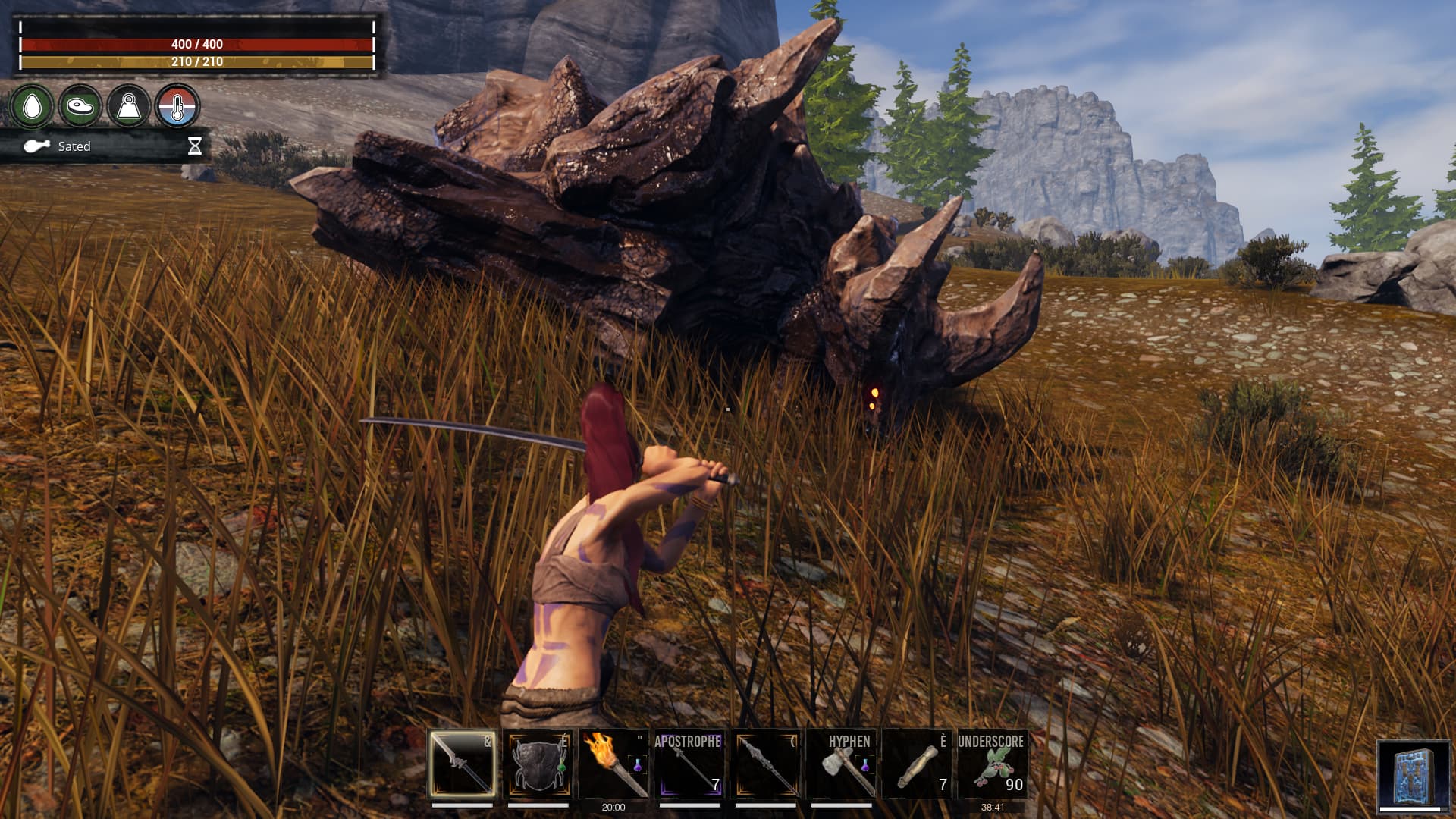Click the thermometer temperature icon
The width and height of the screenshot is (1456, 819).
(177, 107)
